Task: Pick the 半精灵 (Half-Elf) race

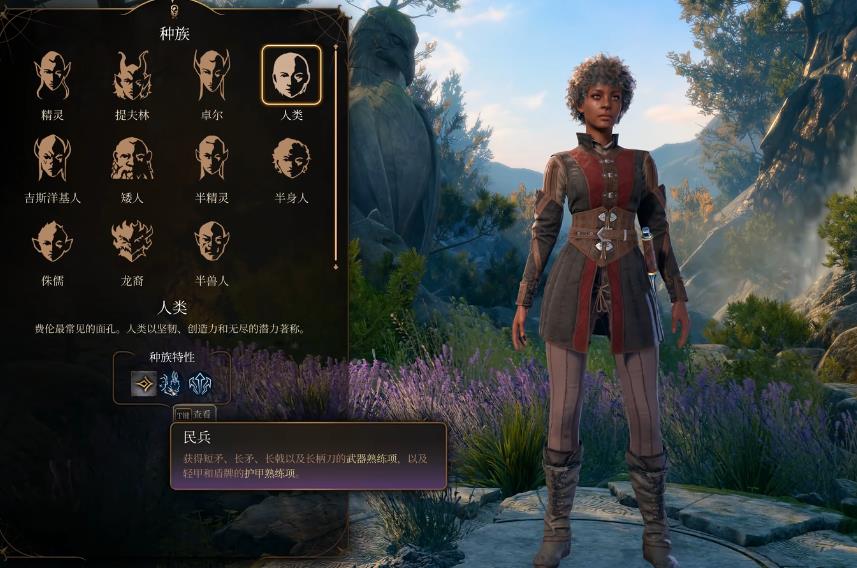Action: coord(211,158)
